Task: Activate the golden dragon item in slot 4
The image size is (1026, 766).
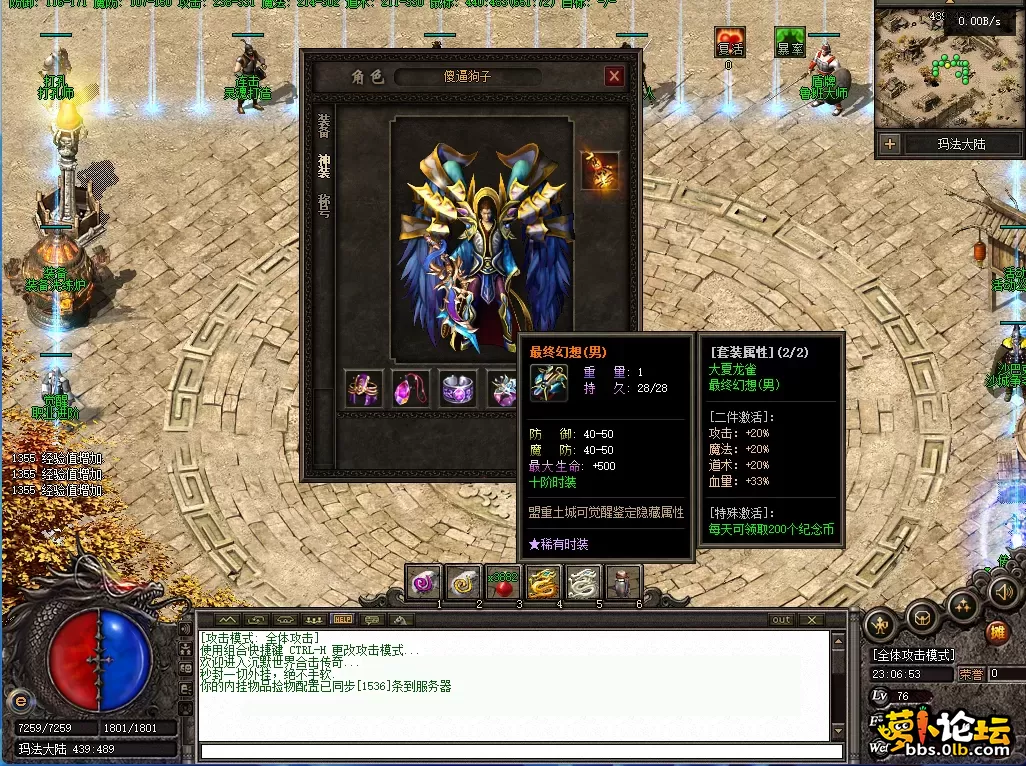Action: click(543, 582)
